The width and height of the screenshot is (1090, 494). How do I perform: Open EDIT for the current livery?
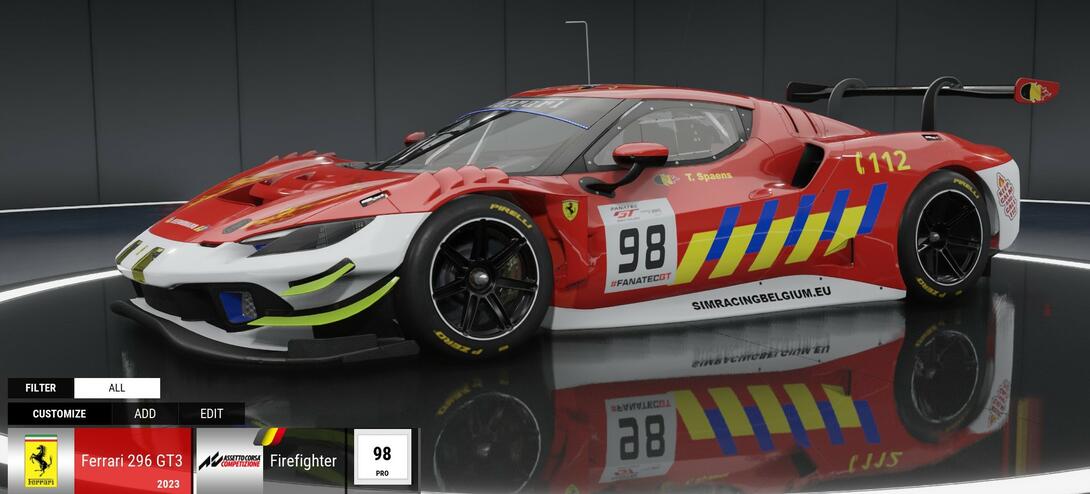click(x=212, y=414)
